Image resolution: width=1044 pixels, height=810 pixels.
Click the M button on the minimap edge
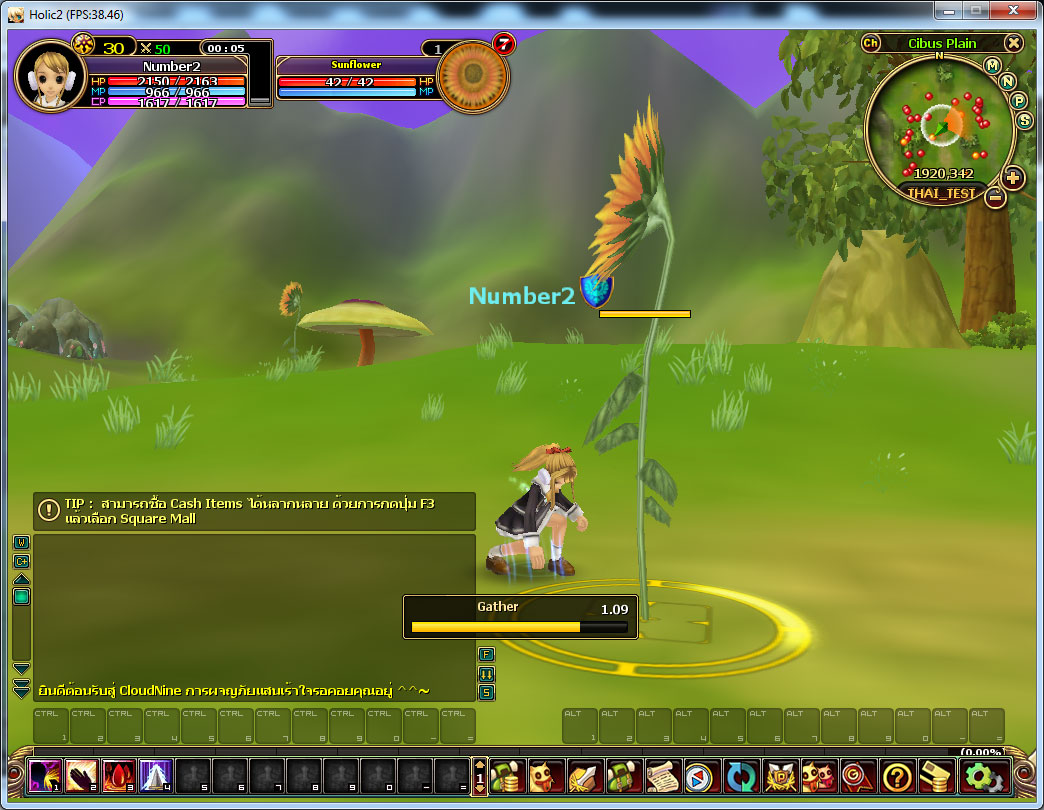(x=992, y=66)
